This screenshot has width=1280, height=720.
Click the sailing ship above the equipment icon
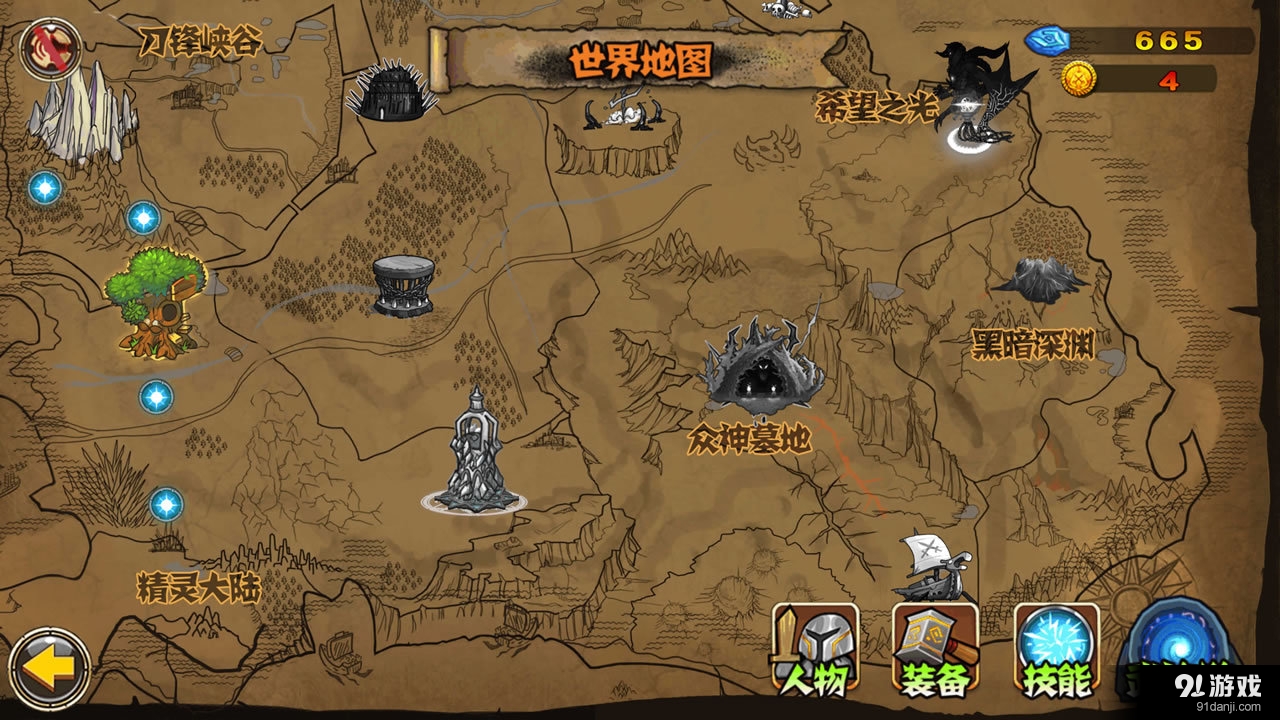pyautogui.click(x=930, y=570)
